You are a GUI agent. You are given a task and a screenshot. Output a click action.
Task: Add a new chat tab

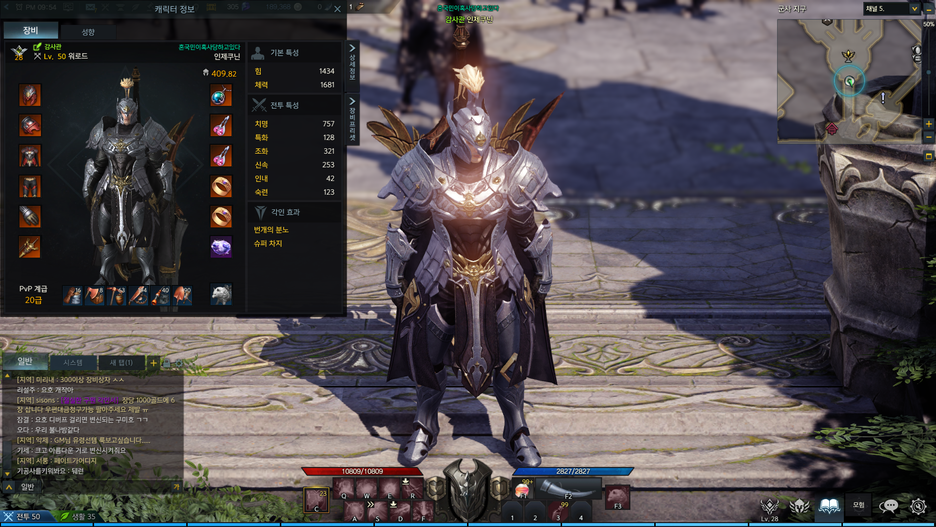[153, 362]
